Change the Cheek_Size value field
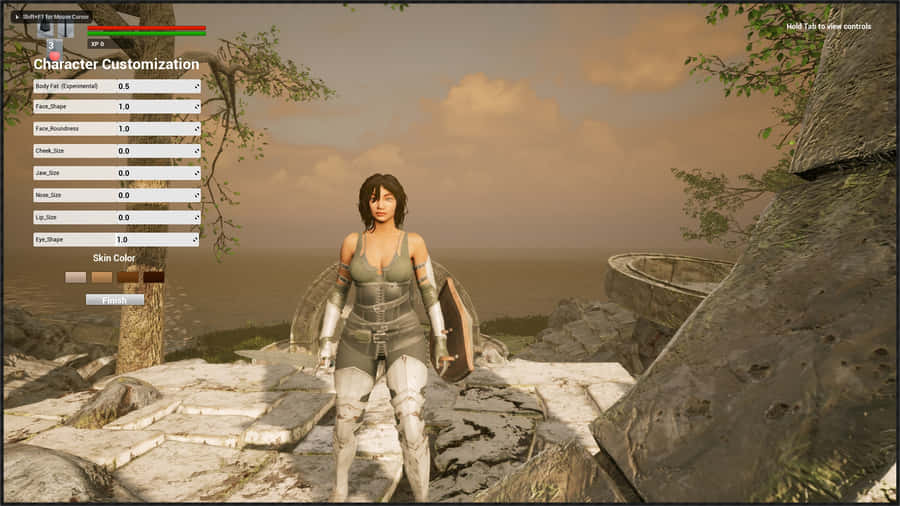 point(155,151)
